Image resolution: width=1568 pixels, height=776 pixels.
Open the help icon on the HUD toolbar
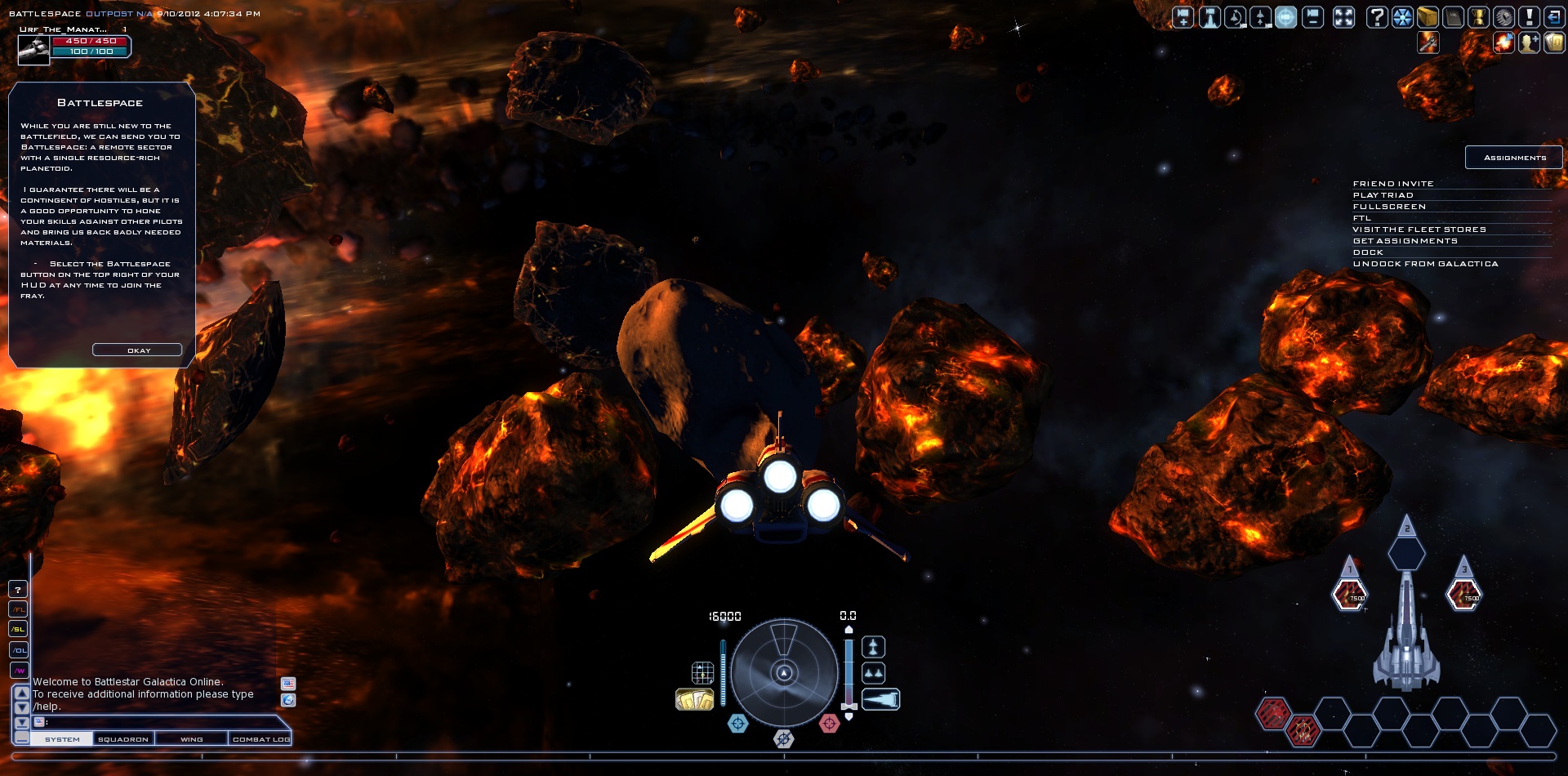pyautogui.click(x=1379, y=16)
